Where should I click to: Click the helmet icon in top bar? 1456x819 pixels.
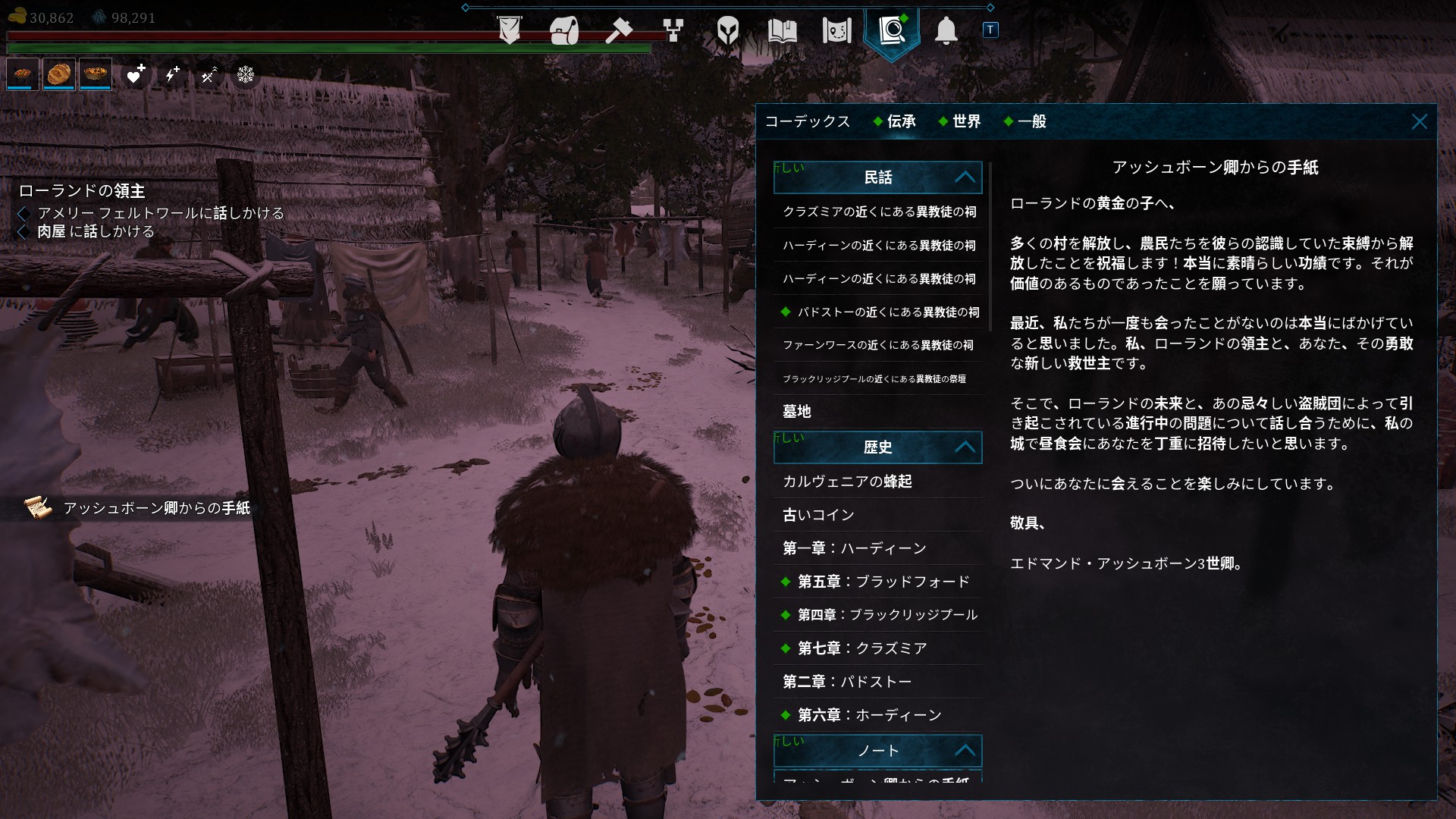(727, 31)
